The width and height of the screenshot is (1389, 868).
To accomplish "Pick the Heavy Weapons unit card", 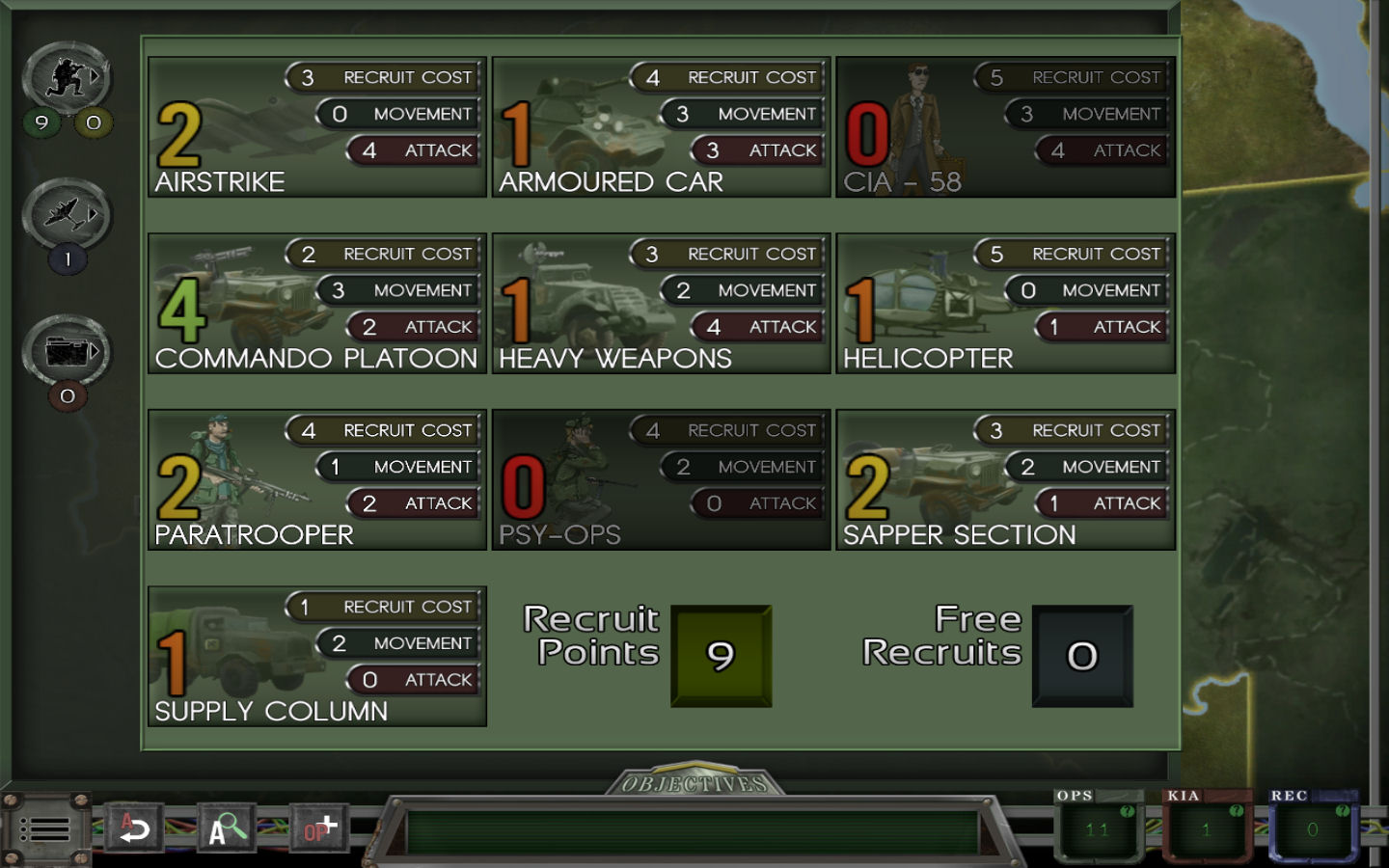I will 661,304.
